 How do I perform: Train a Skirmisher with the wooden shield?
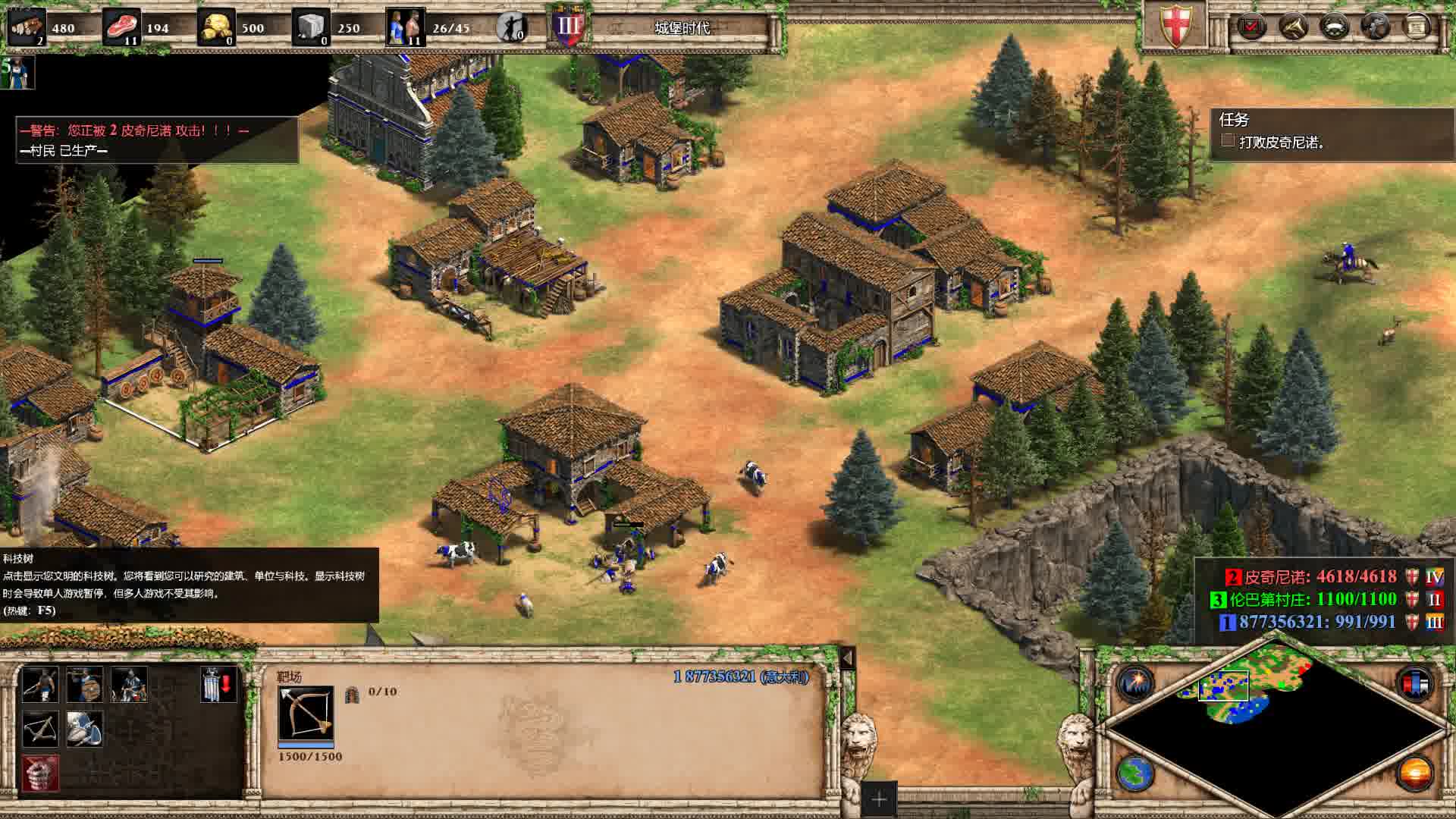84,684
